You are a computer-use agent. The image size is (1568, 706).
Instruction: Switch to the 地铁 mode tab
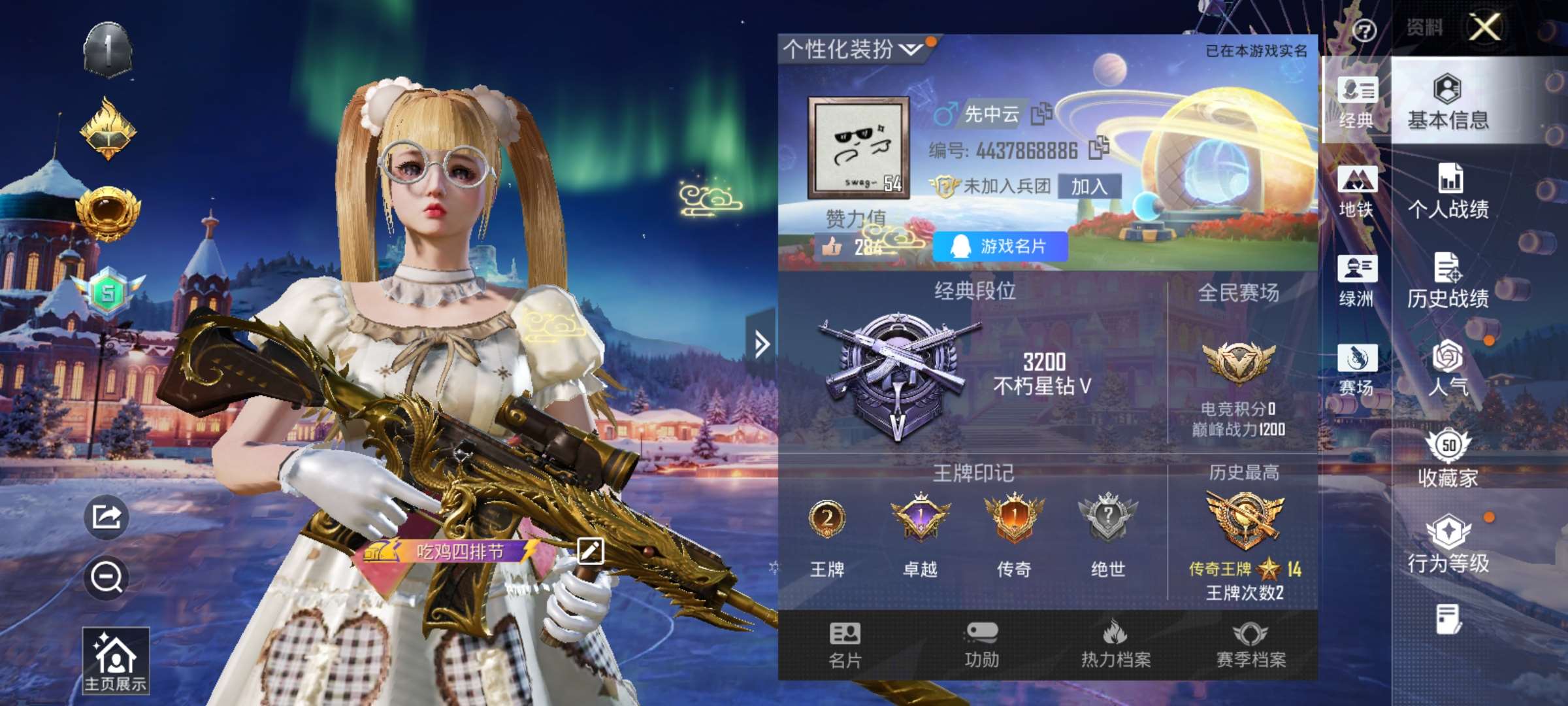click(x=1356, y=191)
